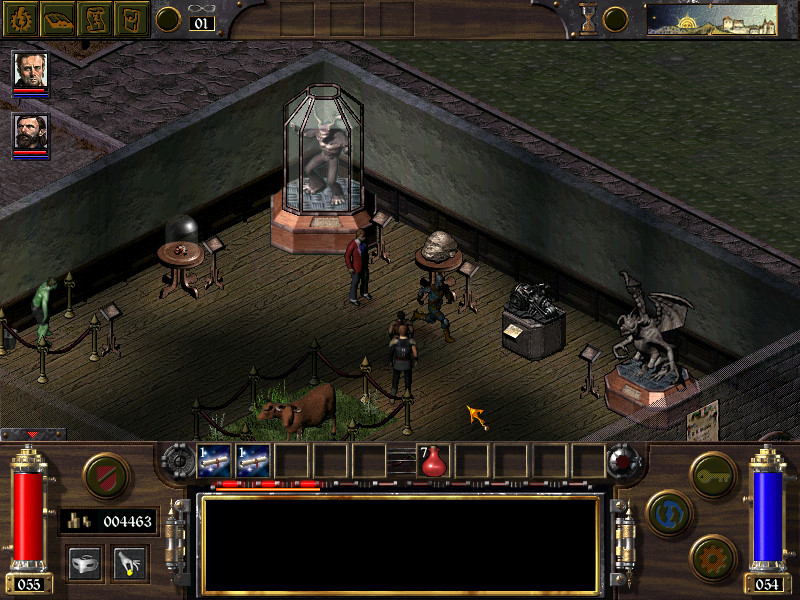
Task: Click the hourglass sleep button
Action: pyautogui.click(x=589, y=19)
